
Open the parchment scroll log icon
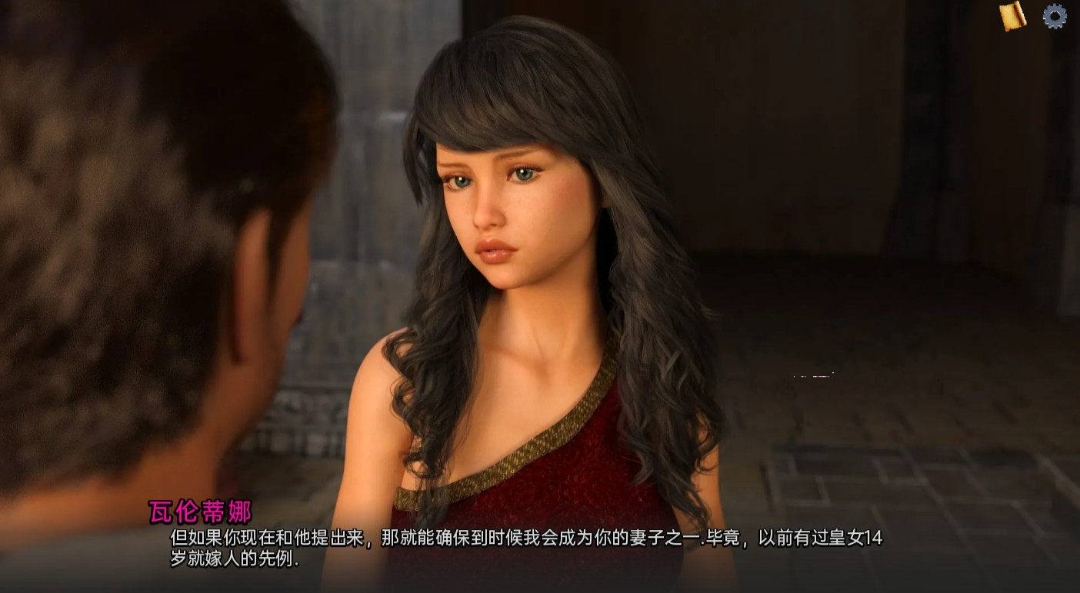[x=1012, y=15]
